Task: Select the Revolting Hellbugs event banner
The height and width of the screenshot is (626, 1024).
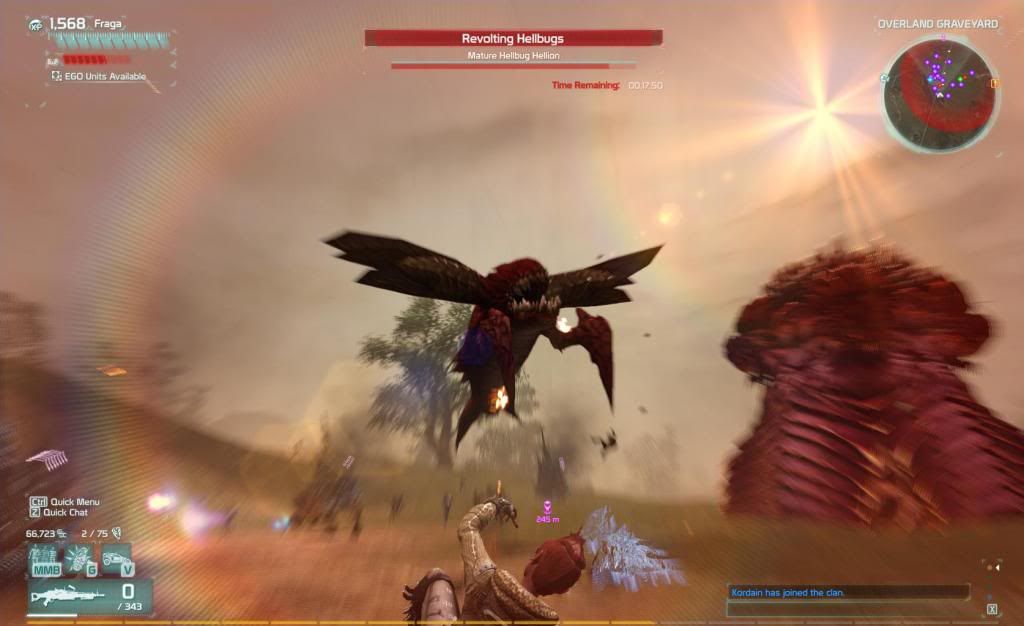Action: [512, 38]
